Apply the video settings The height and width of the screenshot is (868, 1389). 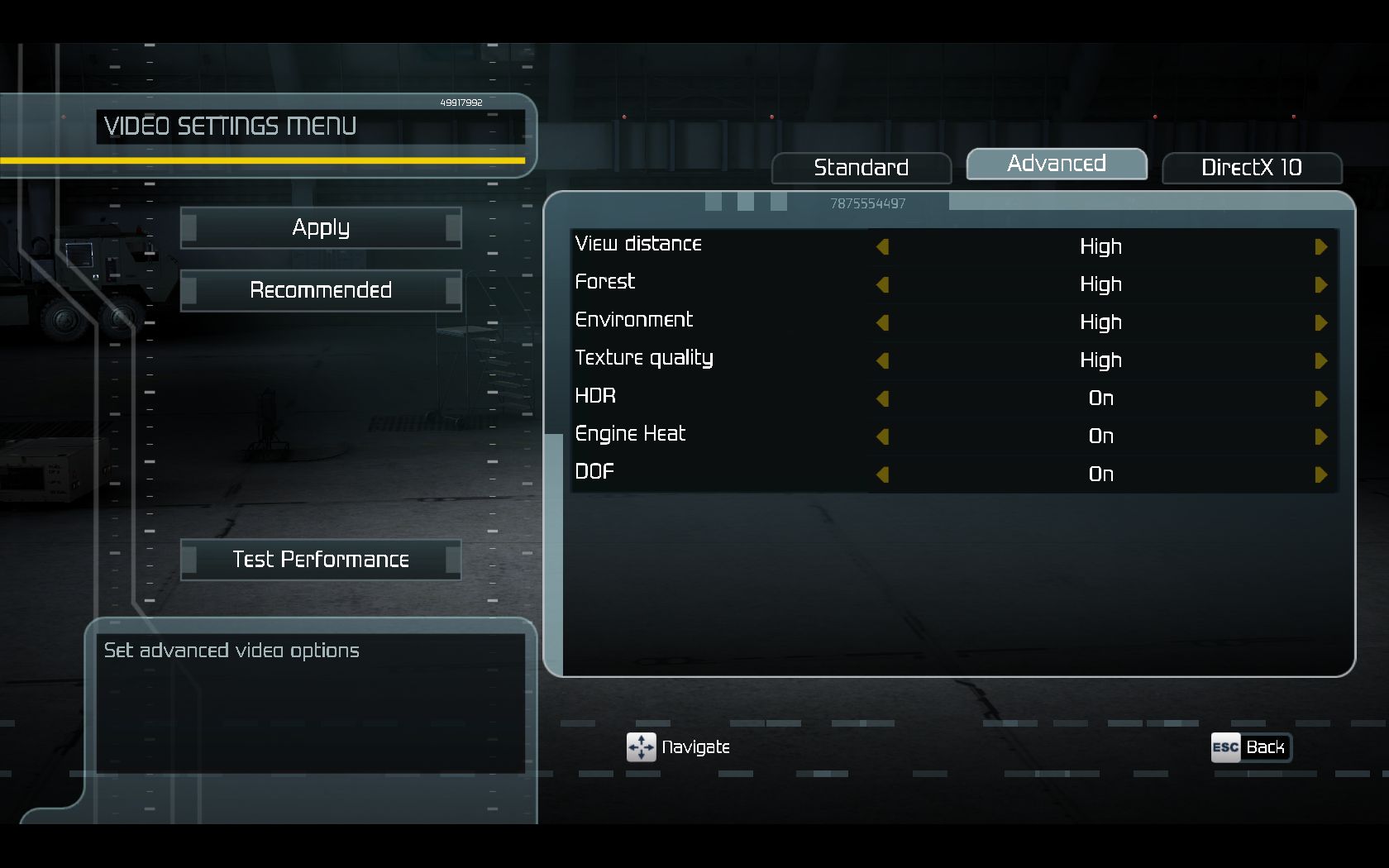(321, 227)
